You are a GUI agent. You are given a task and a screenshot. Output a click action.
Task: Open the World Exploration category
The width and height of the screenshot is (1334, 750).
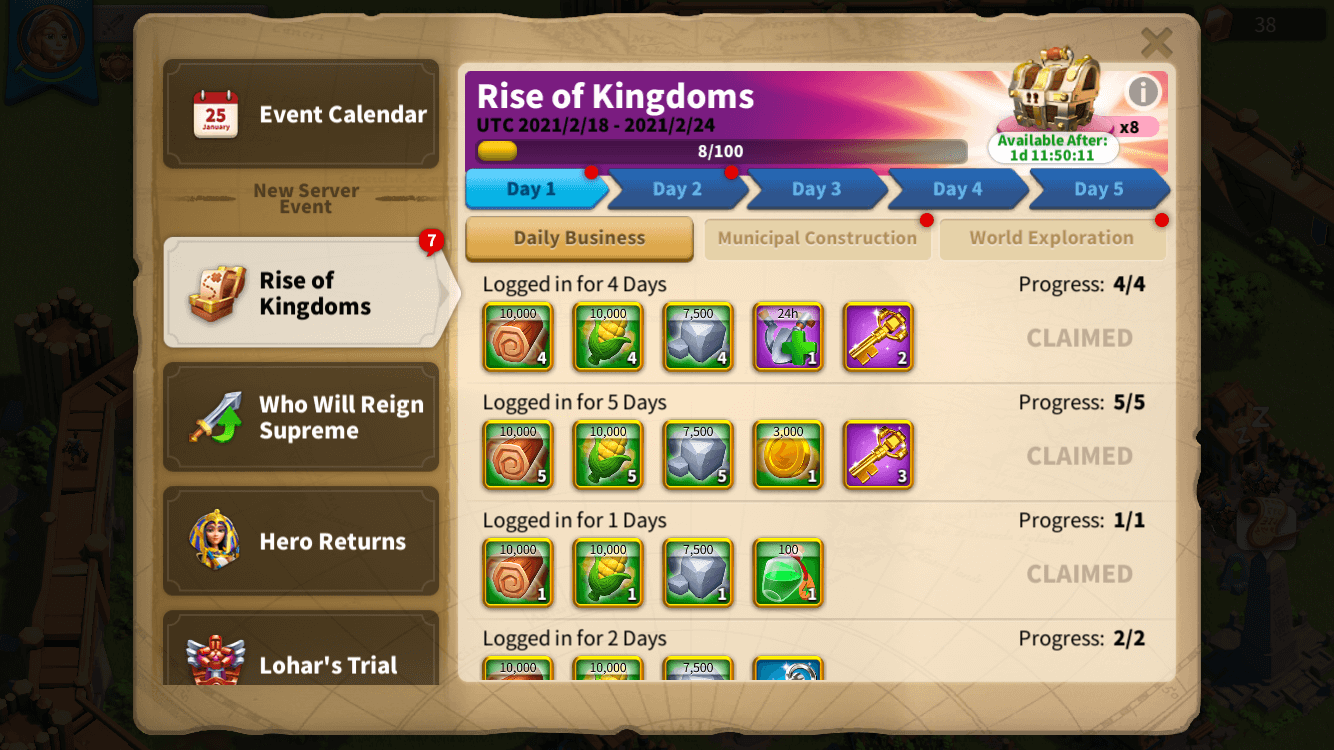coord(1052,238)
